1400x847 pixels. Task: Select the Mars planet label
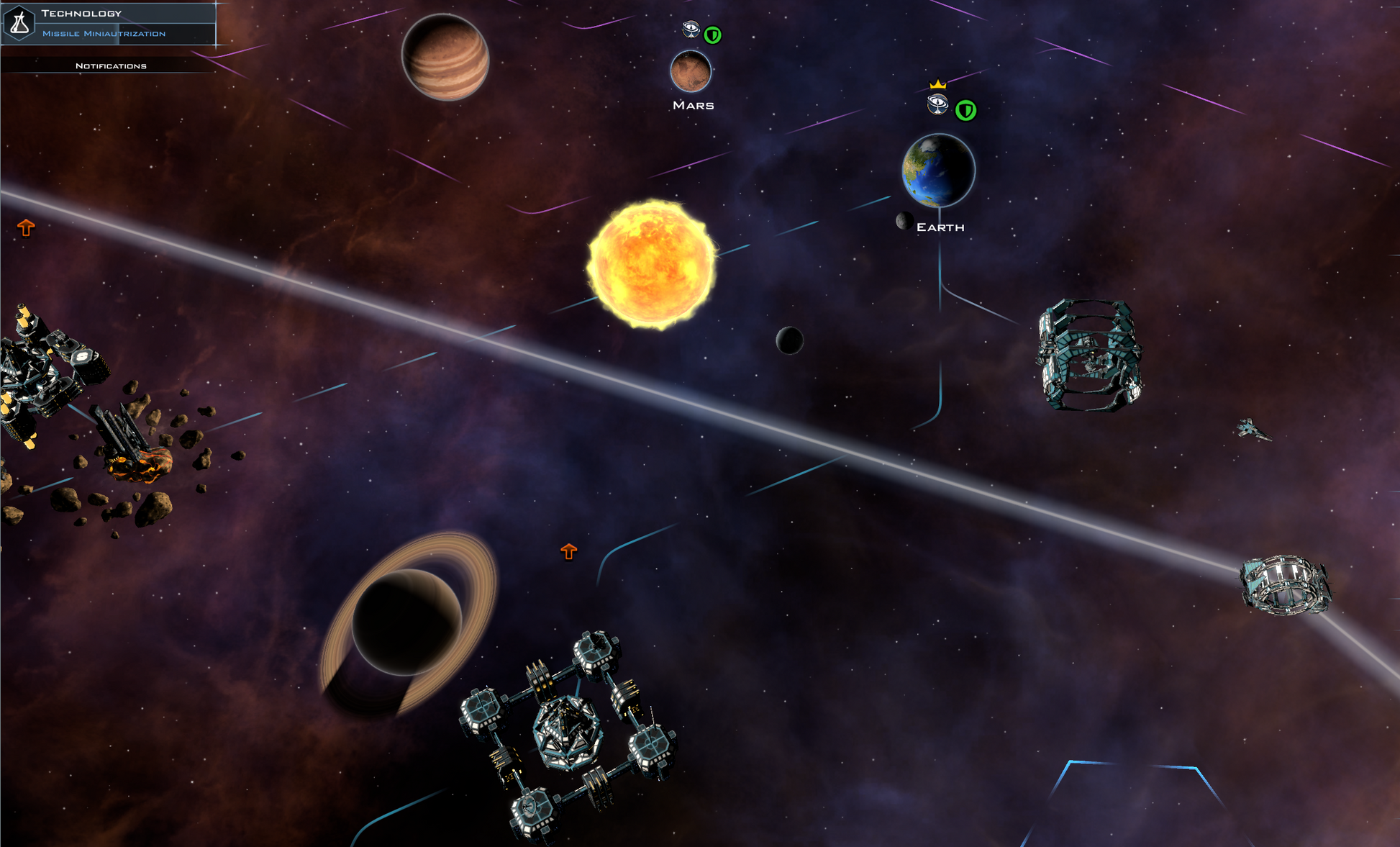click(x=693, y=105)
